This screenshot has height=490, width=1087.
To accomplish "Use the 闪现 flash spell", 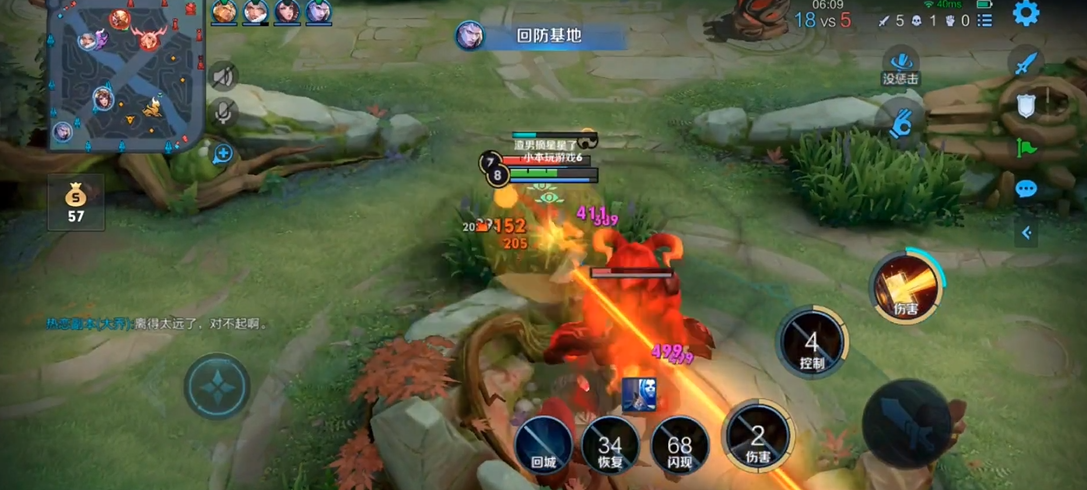I will point(680,446).
